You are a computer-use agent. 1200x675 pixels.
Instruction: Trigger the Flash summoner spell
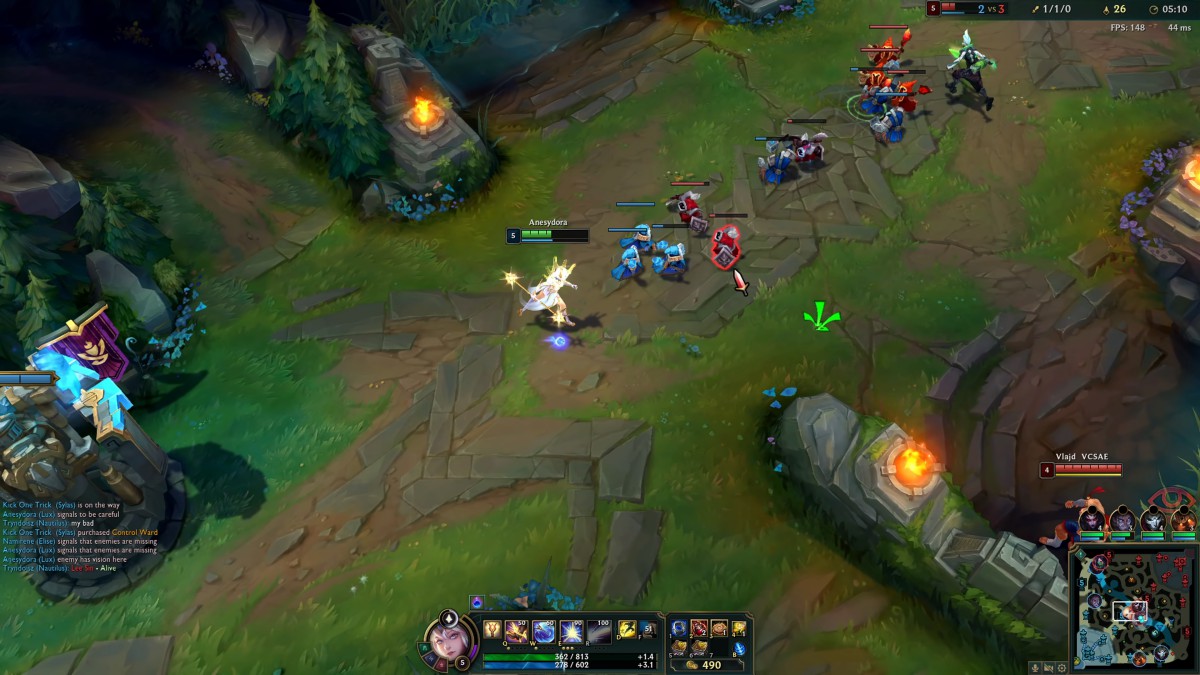click(627, 629)
